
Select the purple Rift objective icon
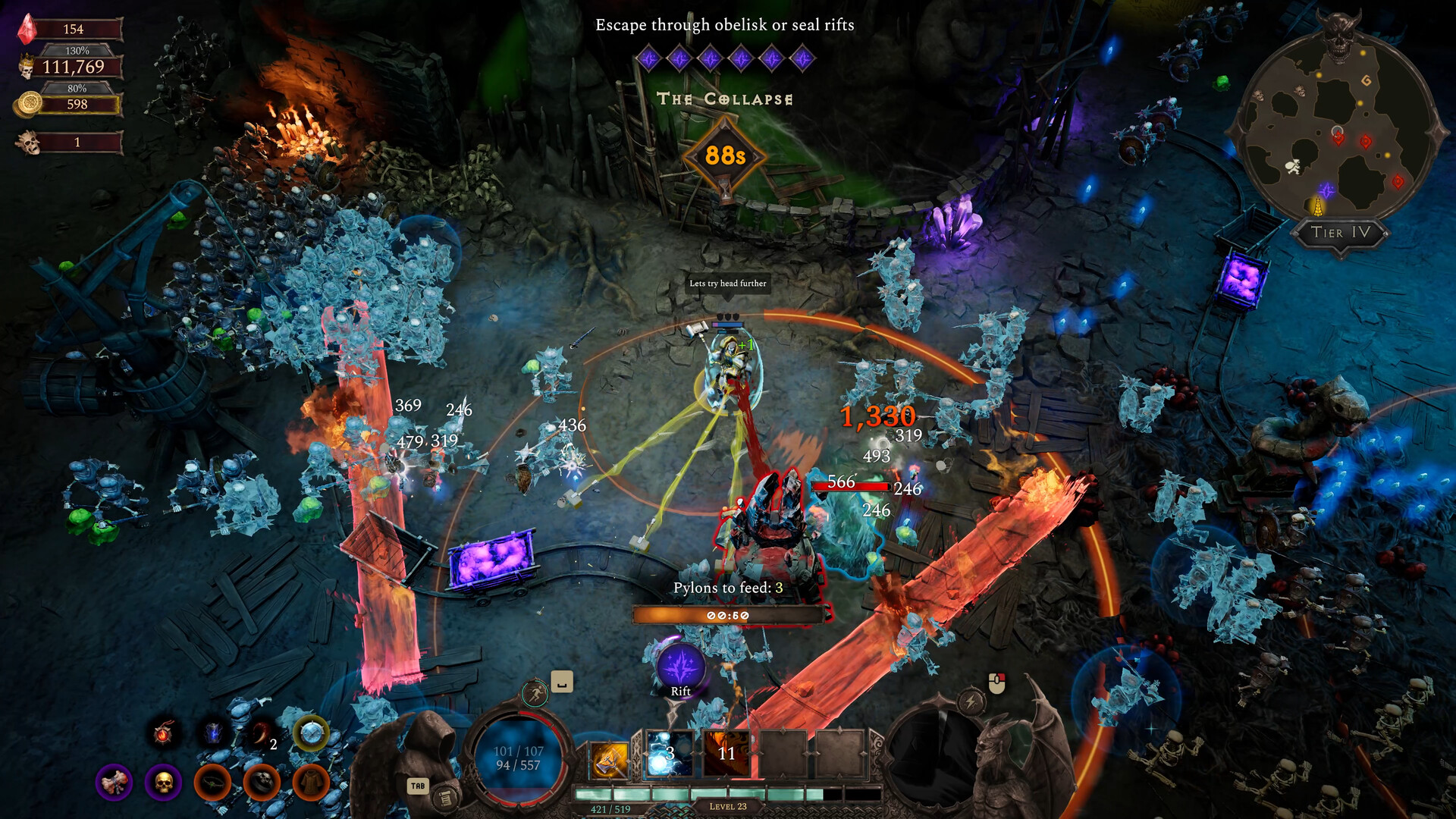(x=681, y=667)
